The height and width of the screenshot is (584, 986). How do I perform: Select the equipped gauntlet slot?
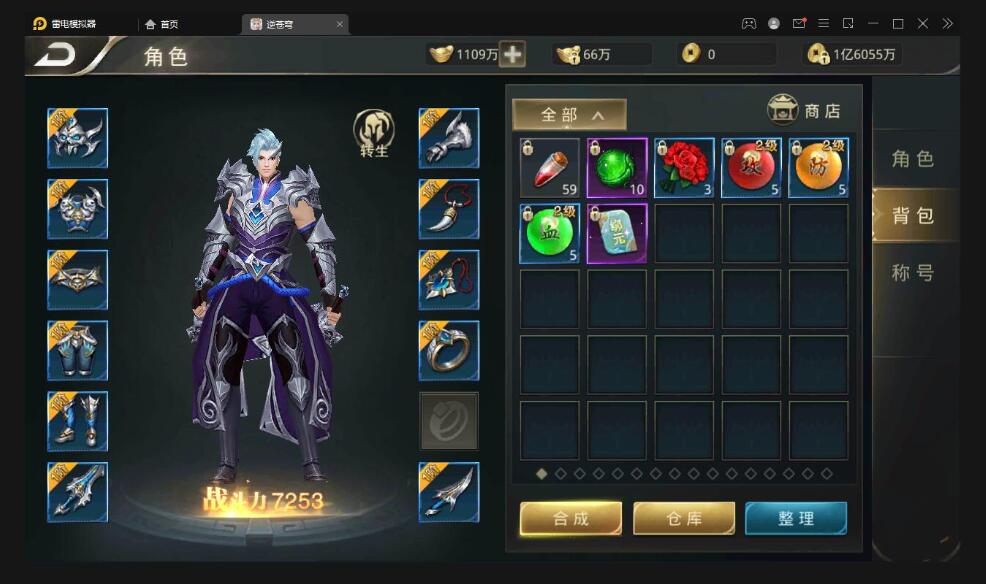pyautogui.click(x=448, y=138)
